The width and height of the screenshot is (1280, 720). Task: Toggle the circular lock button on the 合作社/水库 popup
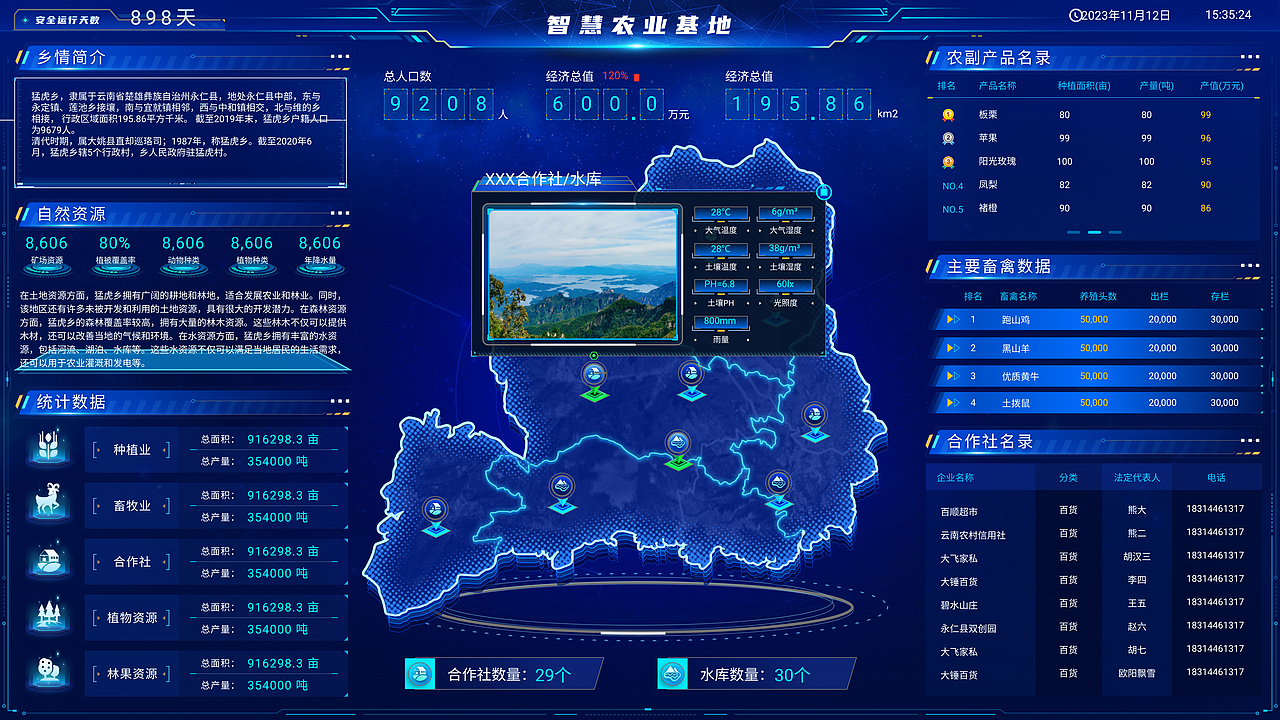pyautogui.click(x=823, y=192)
